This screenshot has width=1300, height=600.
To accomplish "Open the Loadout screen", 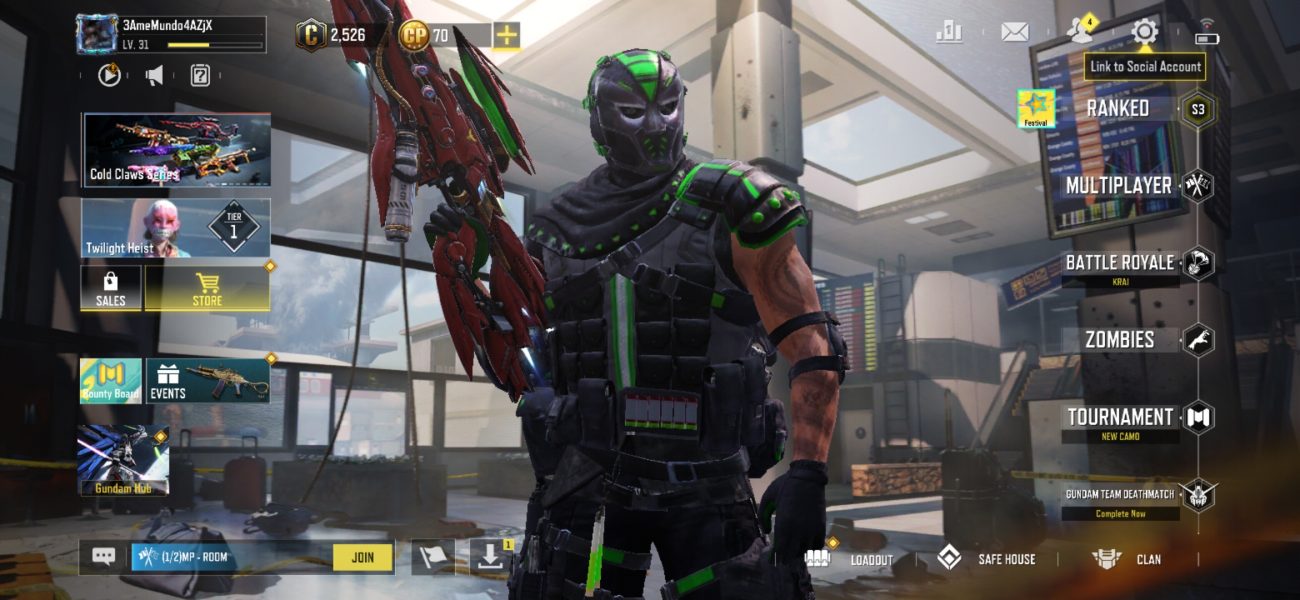I will pos(850,559).
